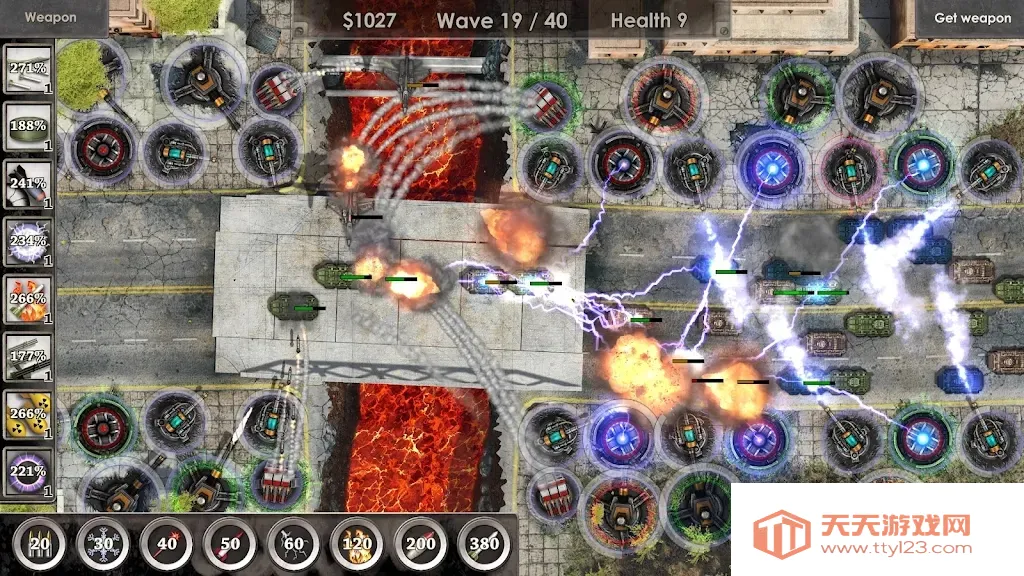Choose the 40-cost laser tower
This screenshot has height=576, width=1024.
(166, 544)
